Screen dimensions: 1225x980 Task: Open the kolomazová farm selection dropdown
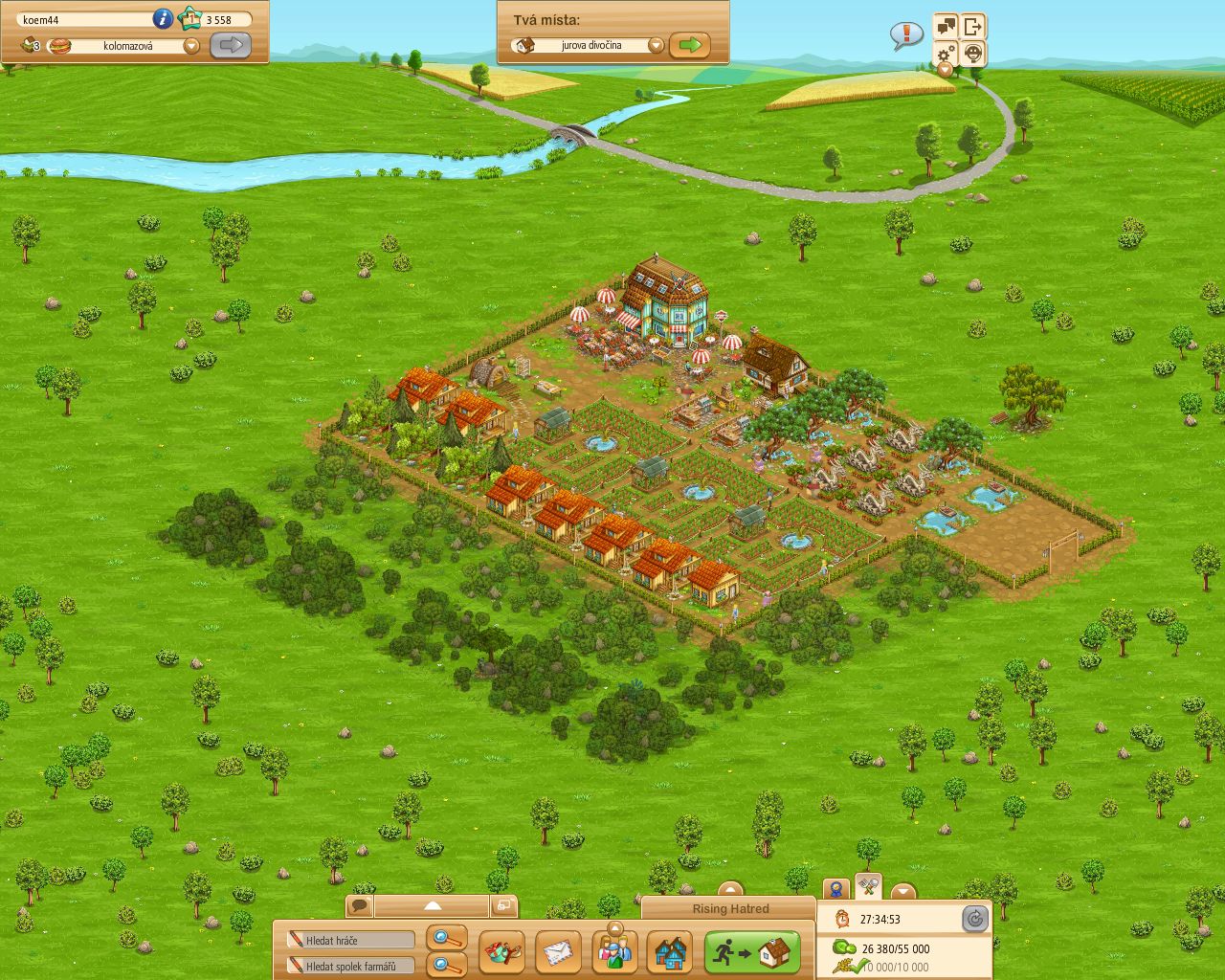tap(191, 45)
